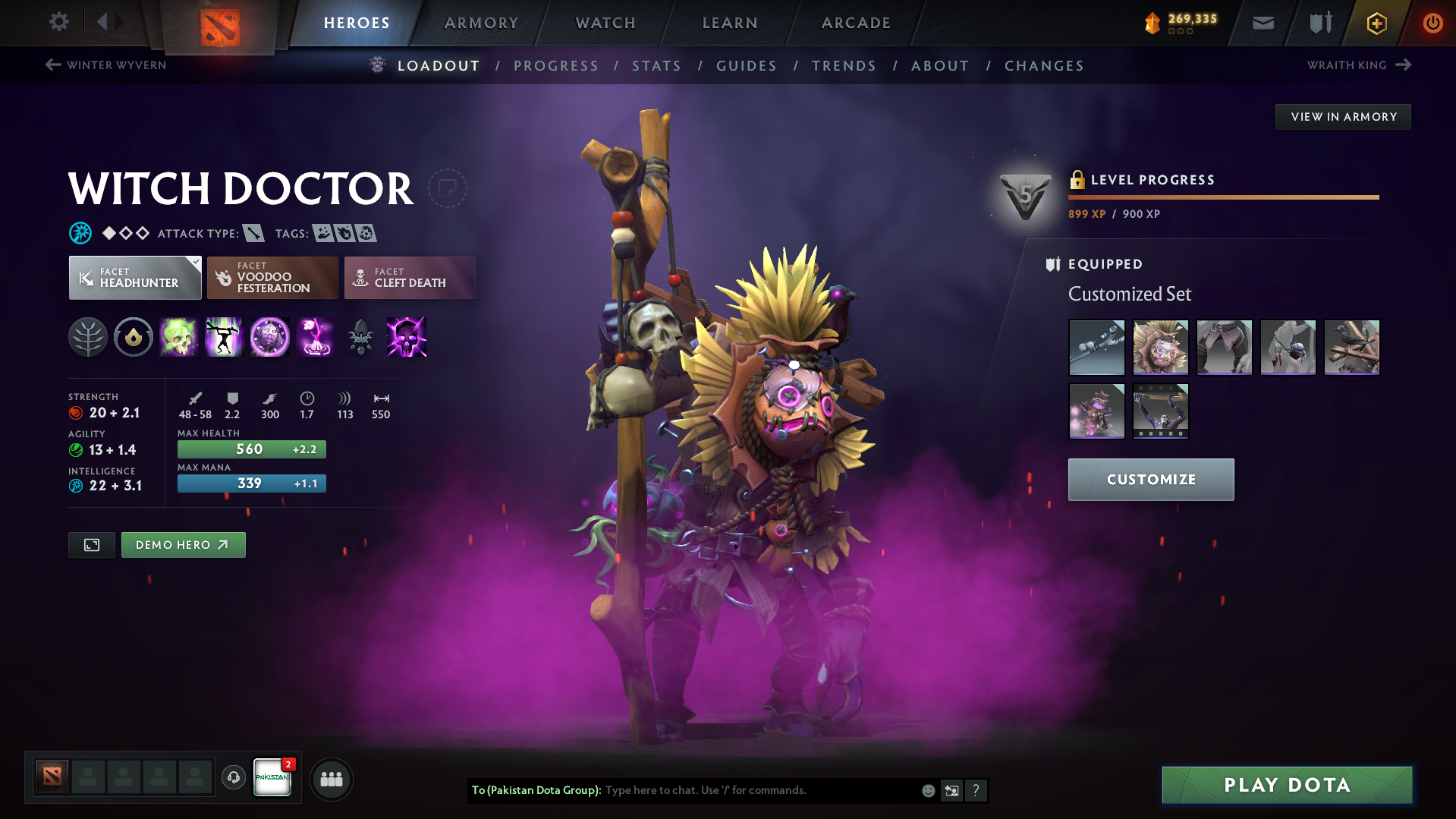Open the ARMORY menu
The image size is (1456, 819).
coord(481,23)
